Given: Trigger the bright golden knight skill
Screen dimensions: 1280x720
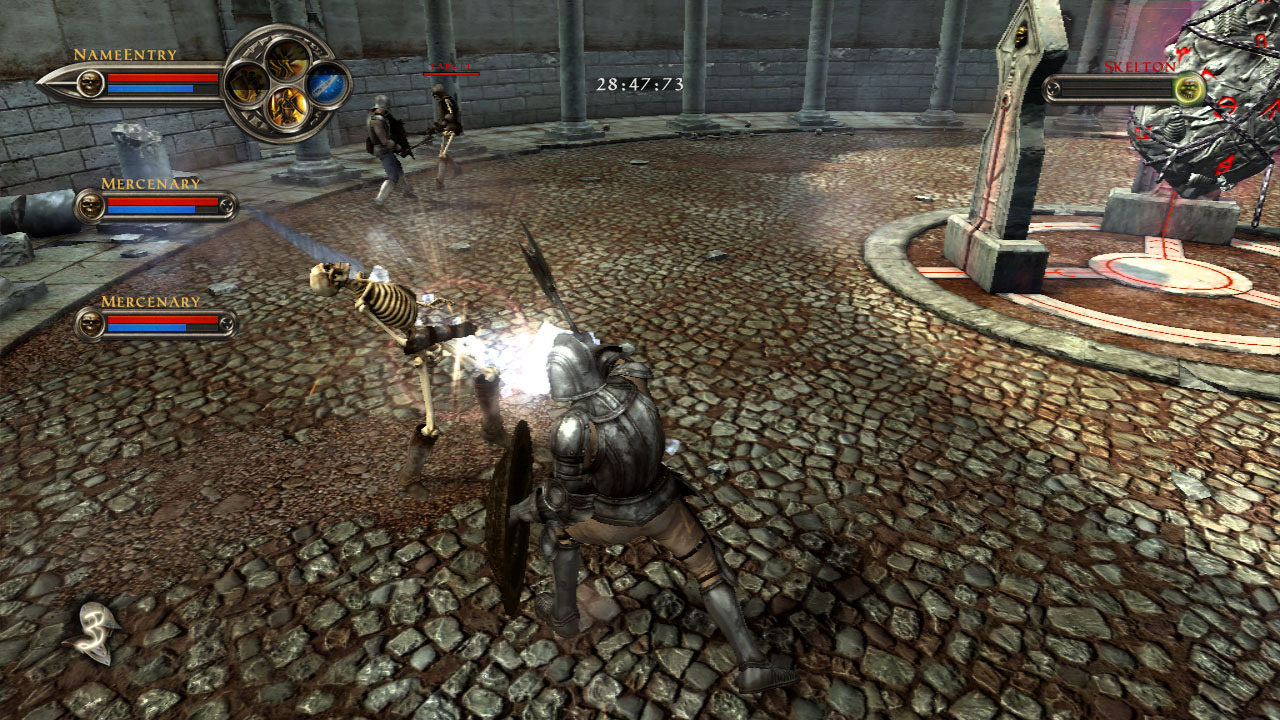Looking at the screenshot, I should 286,106.
